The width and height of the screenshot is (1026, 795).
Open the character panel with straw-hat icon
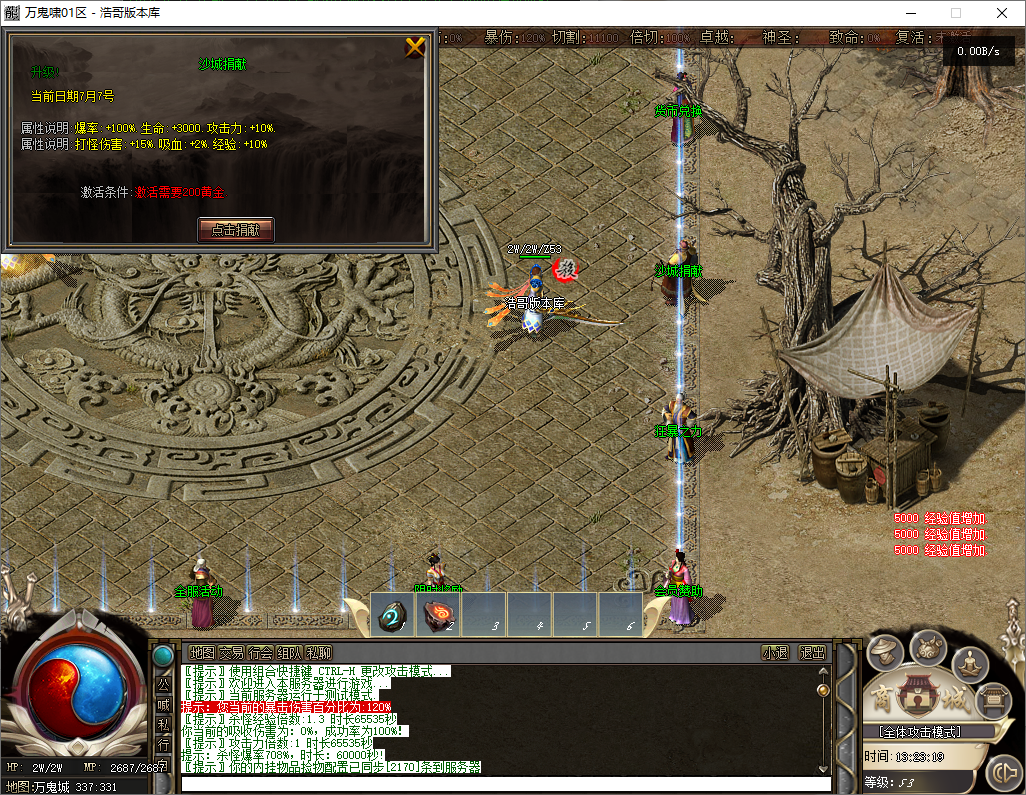point(884,653)
